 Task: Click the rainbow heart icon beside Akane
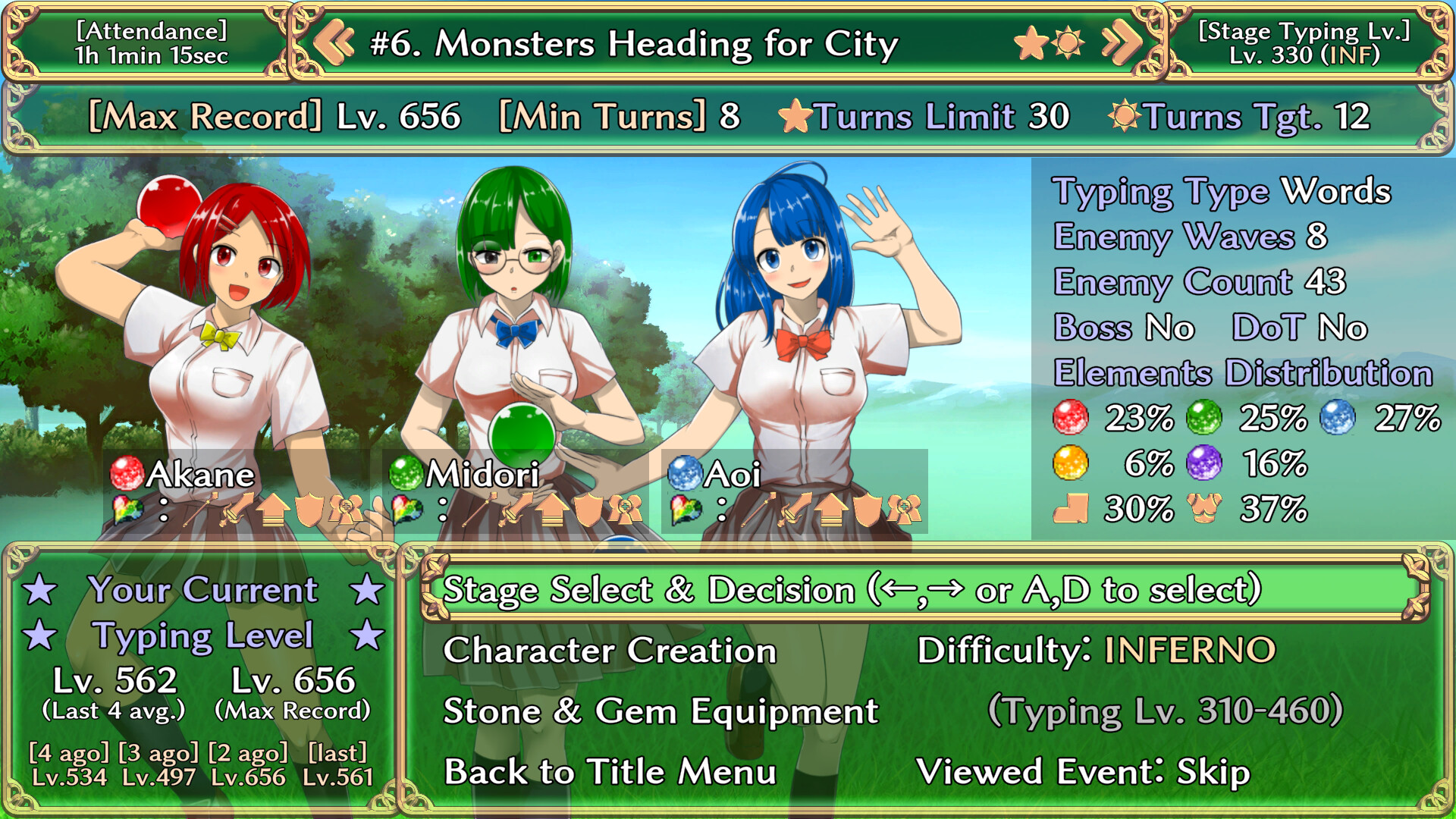pos(127,509)
